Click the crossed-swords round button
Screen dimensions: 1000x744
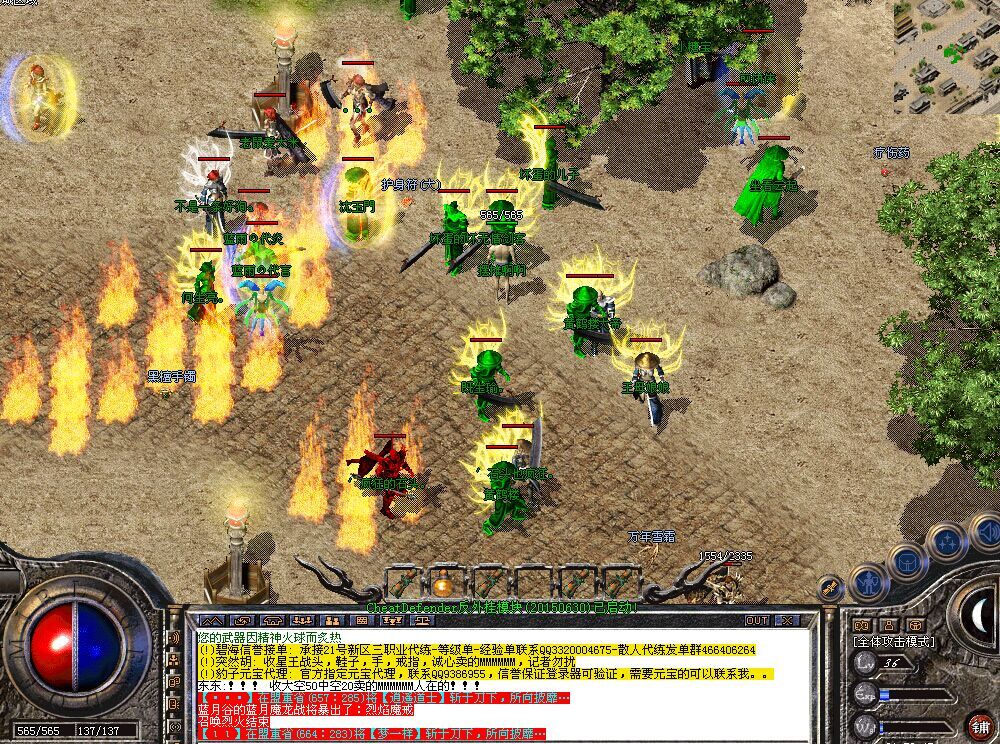point(829,588)
